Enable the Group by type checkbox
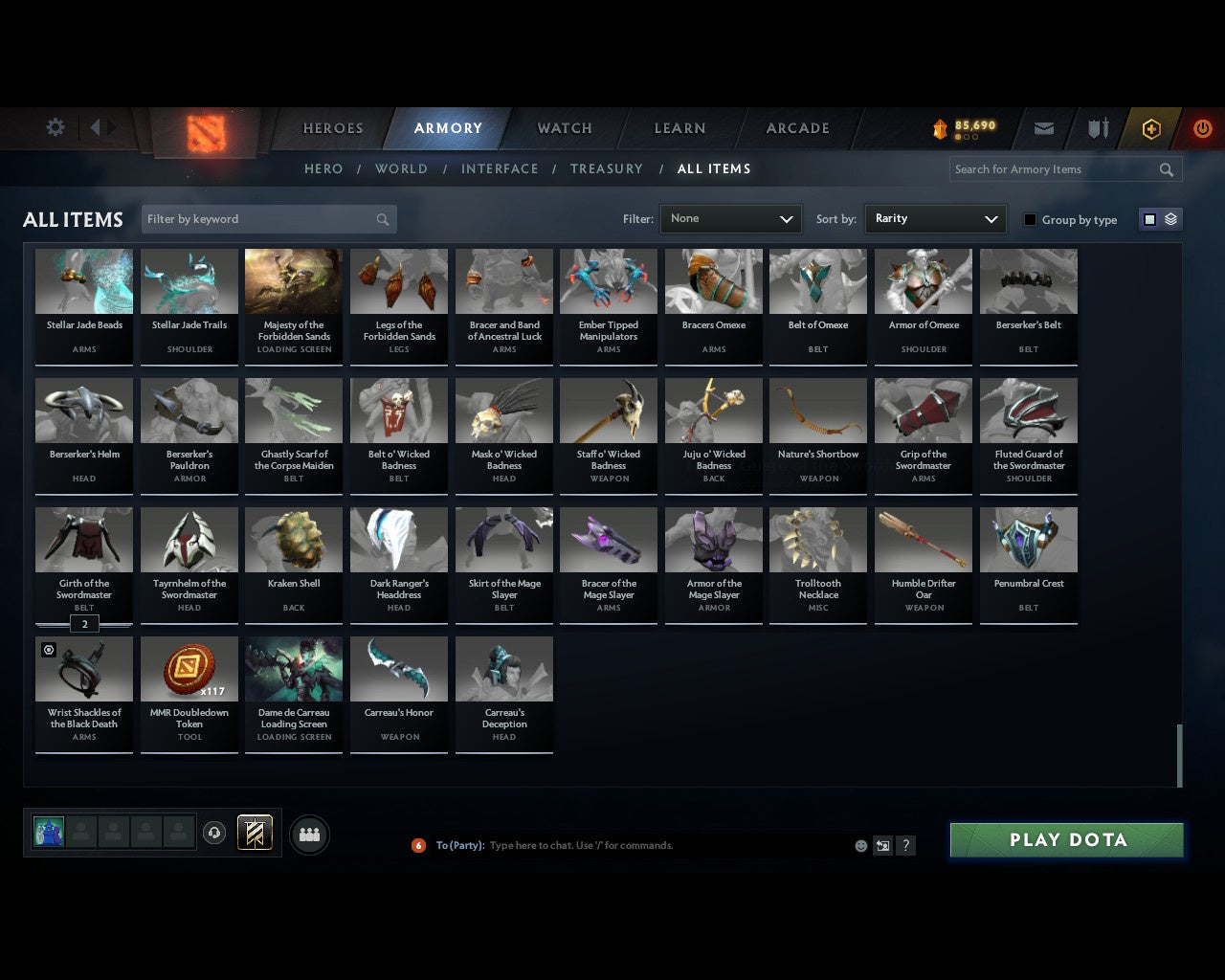Image resolution: width=1225 pixels, height=980 pixels. click(1030, 219)
